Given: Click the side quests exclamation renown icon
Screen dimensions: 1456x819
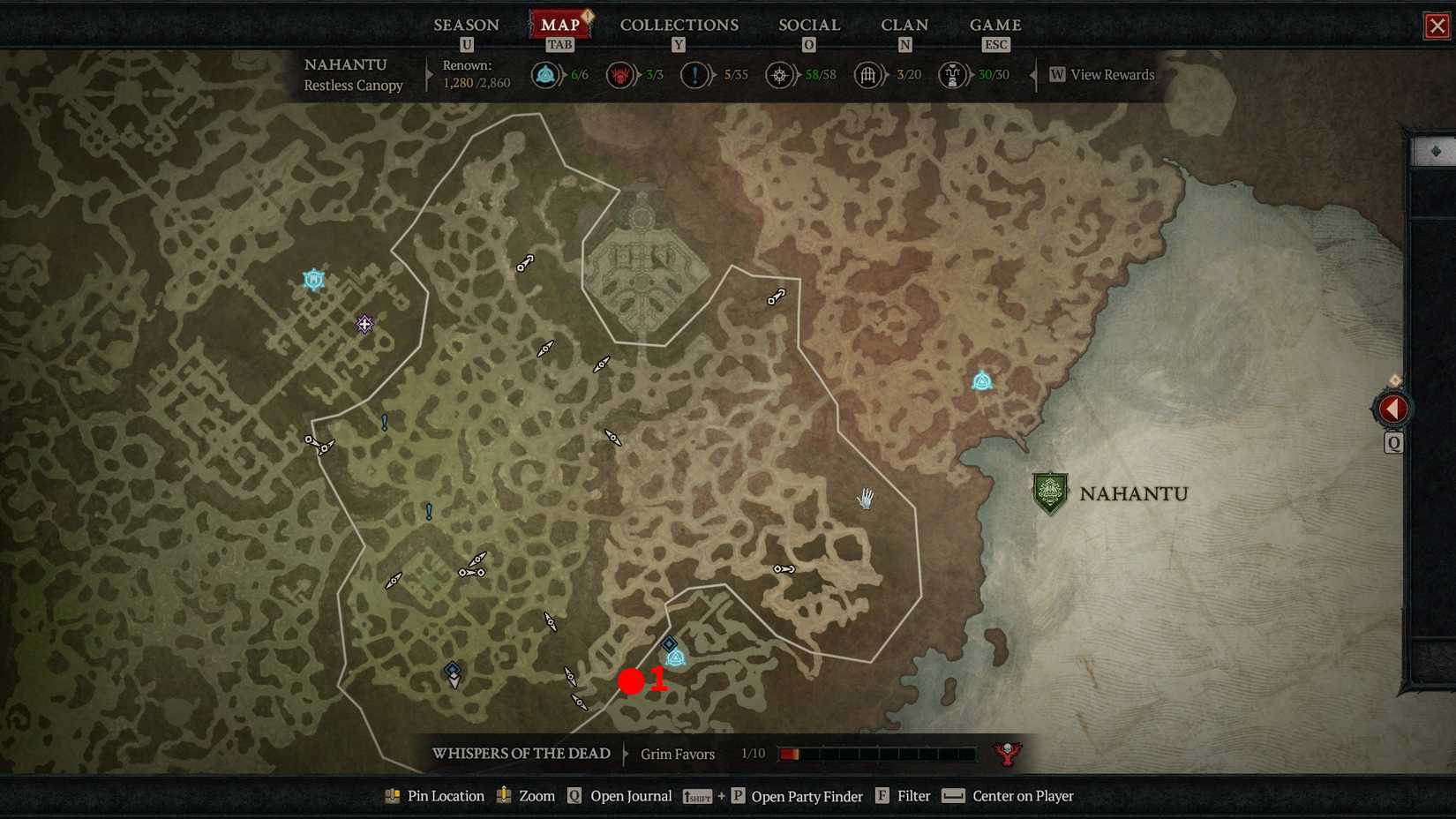Looking at the screenshot, I should (694, 75).
